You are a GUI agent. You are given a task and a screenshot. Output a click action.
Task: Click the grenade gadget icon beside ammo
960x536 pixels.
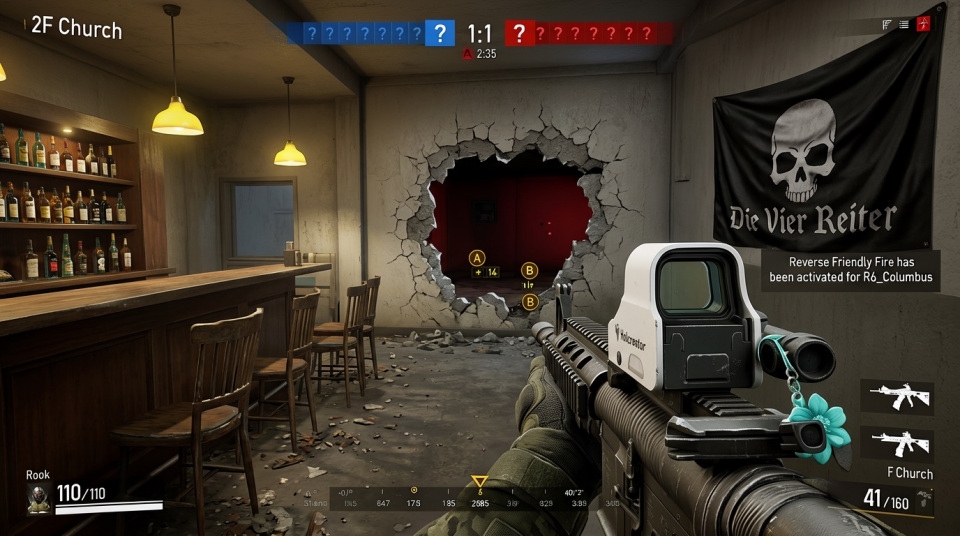point(926,498)
